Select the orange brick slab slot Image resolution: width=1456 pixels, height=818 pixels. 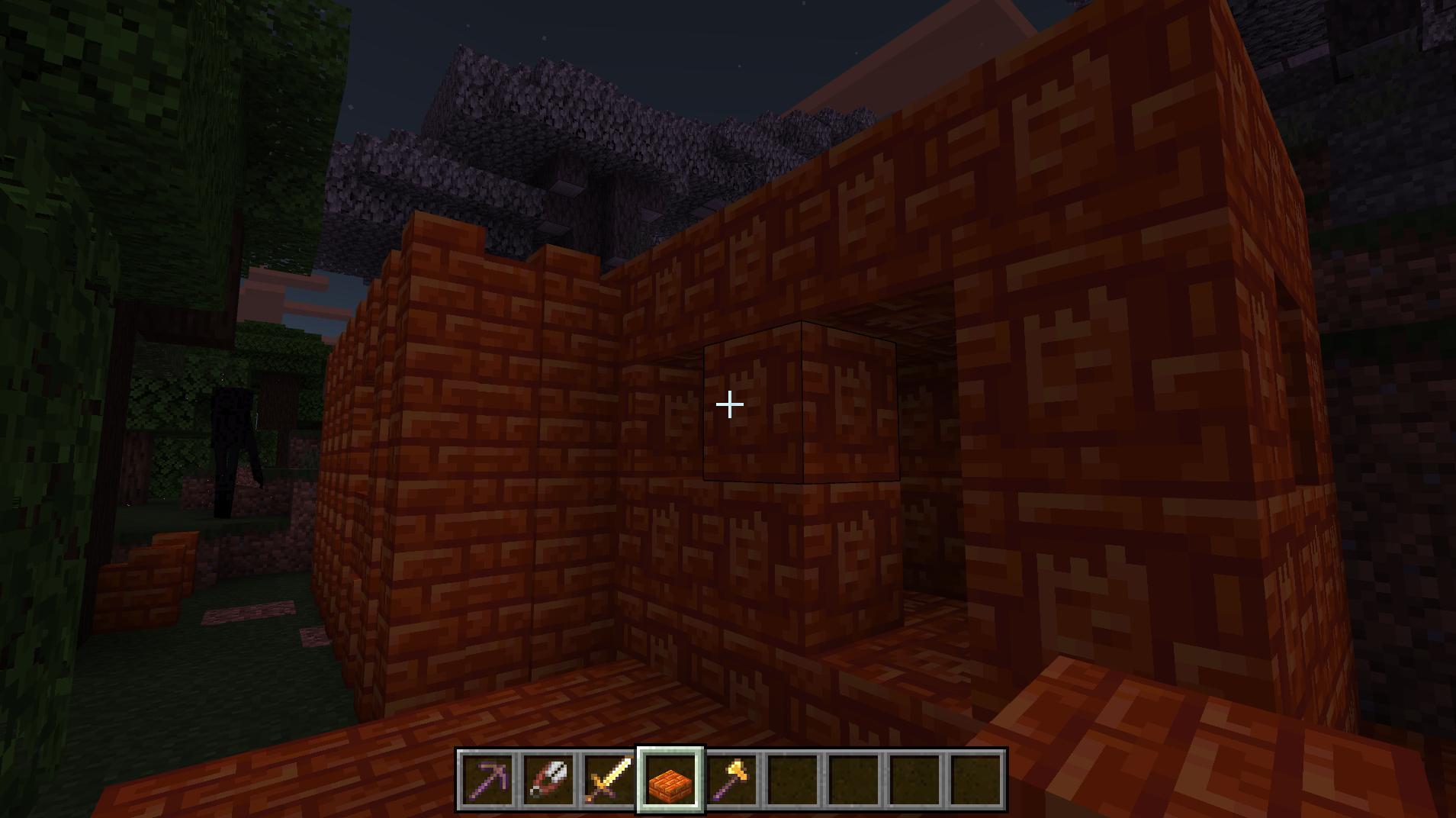coord(670,780)
